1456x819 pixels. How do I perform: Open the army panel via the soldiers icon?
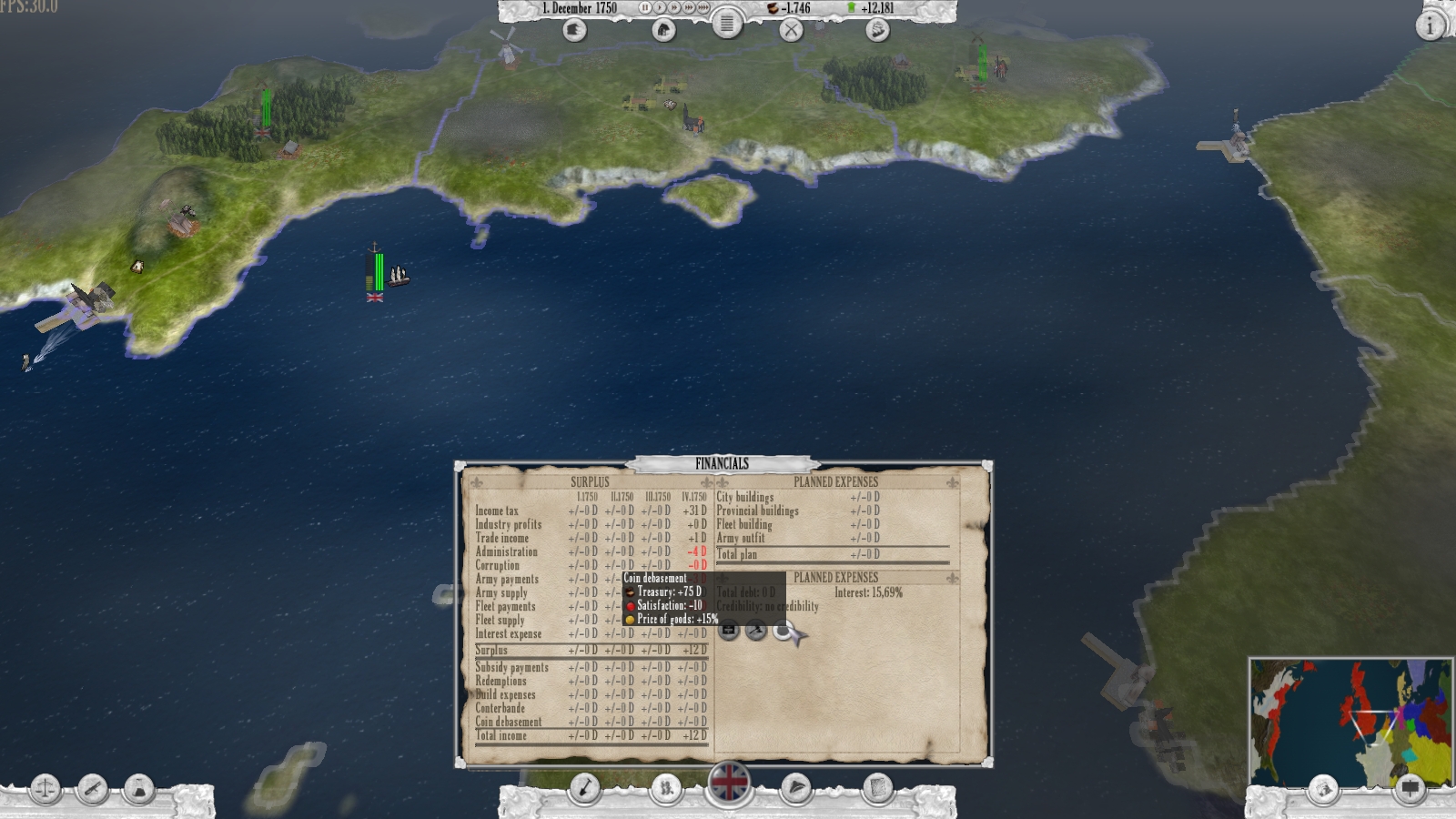[x=665, y=788]
